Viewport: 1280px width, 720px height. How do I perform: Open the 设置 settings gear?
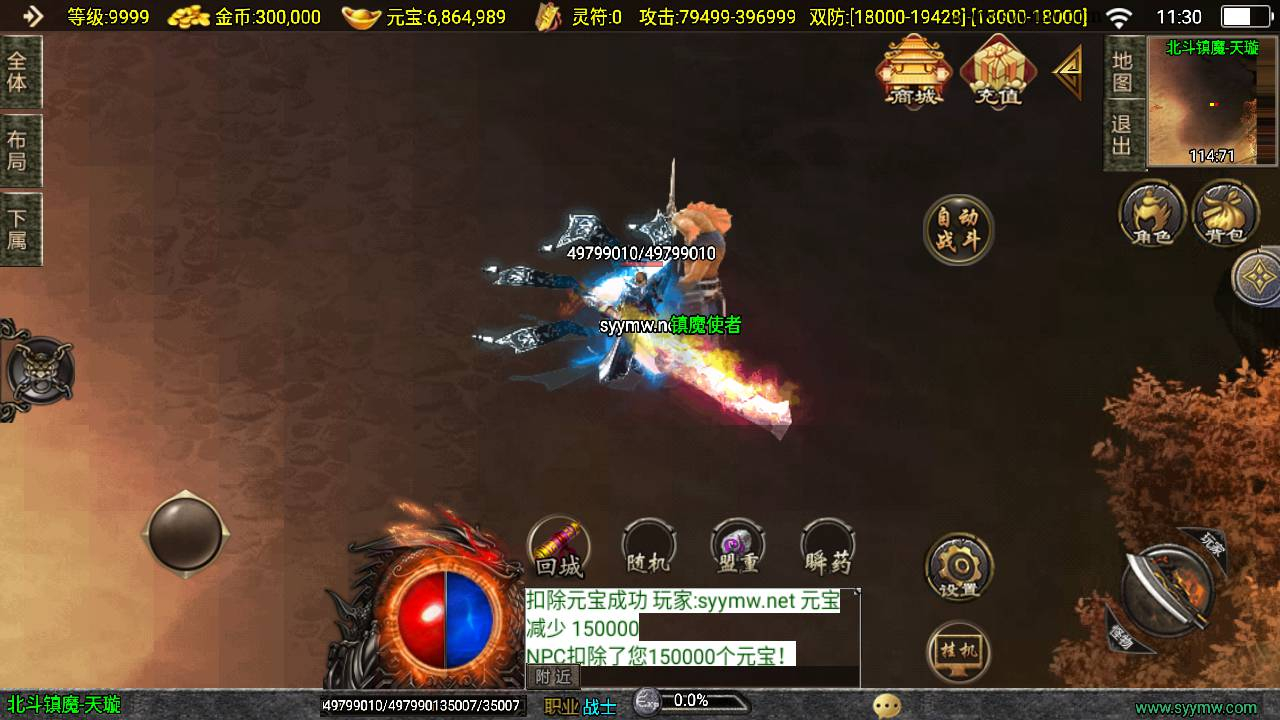959,568
